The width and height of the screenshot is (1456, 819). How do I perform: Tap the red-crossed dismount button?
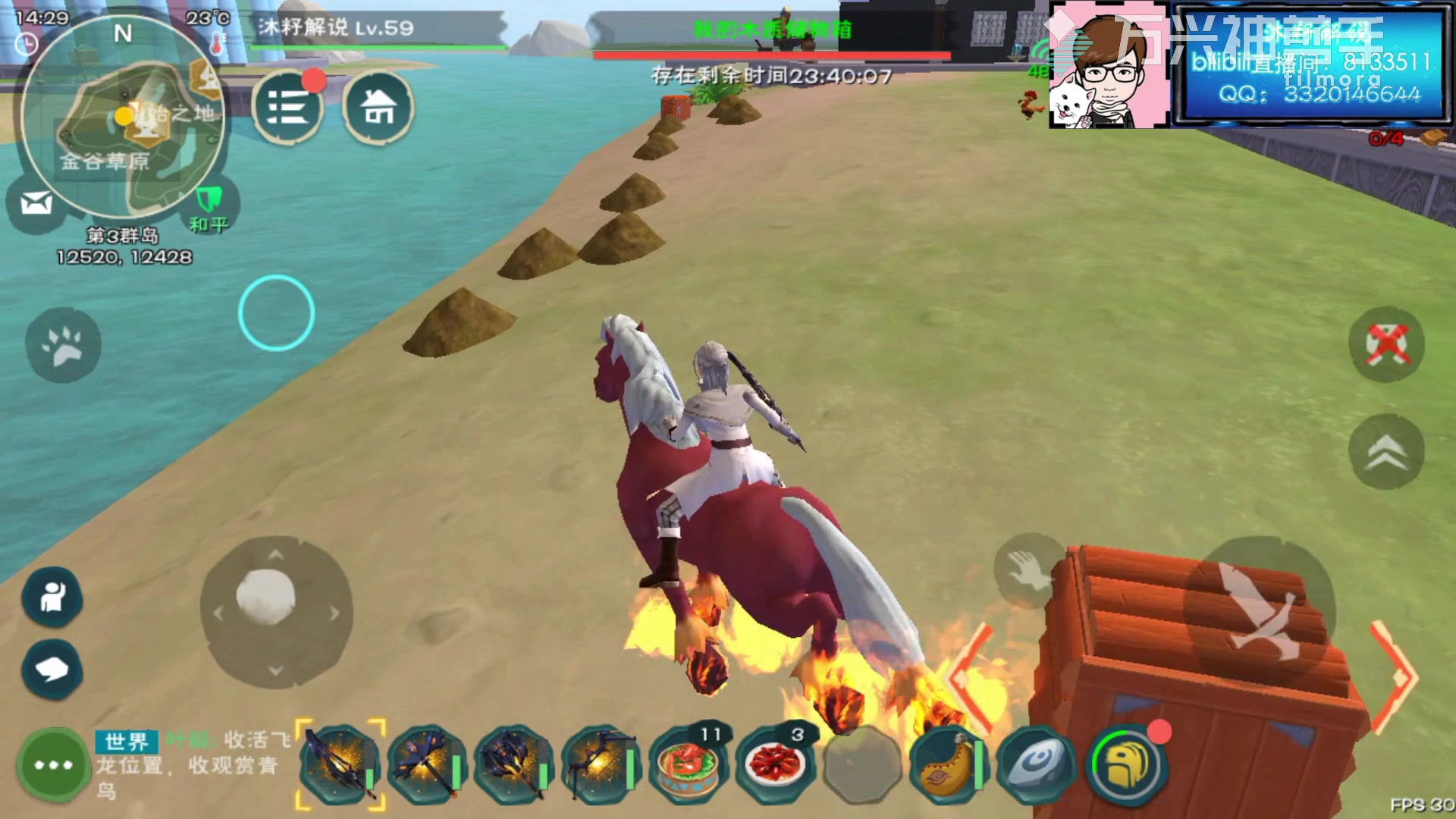pyautogui.click(x=1386, y=345)
